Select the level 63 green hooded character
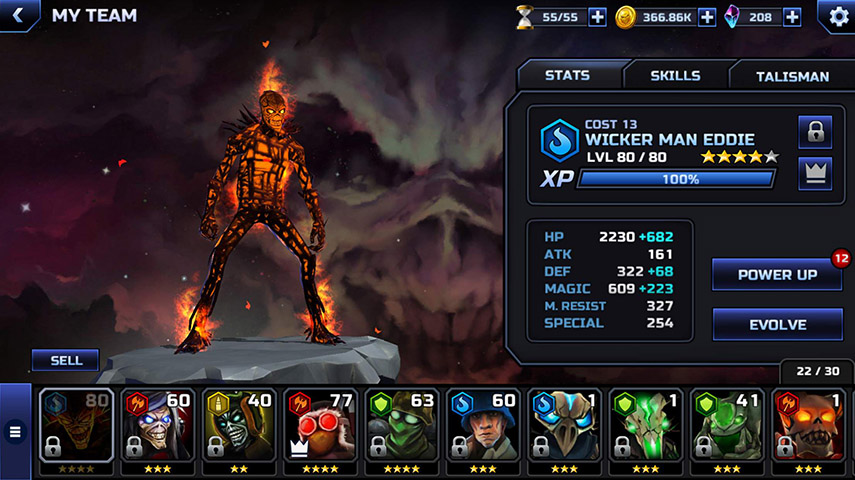Screen dimensions: 855x480 402,425
